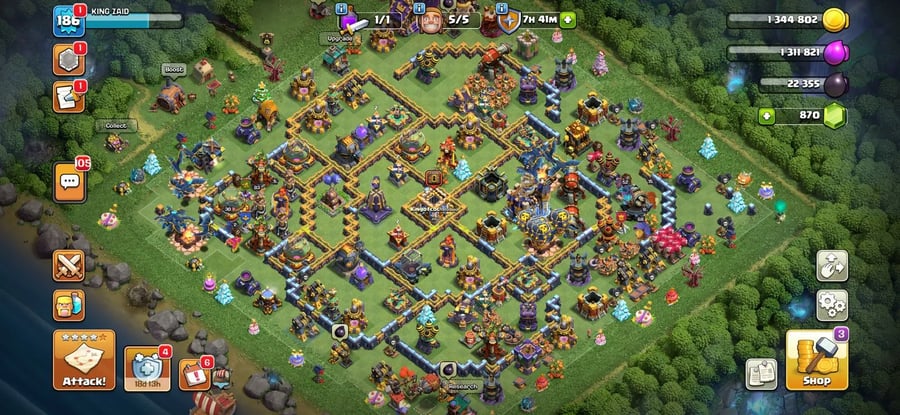Tap the Research label bubble
Viewport: 900px width, 415px height.
tap(461, 386)
